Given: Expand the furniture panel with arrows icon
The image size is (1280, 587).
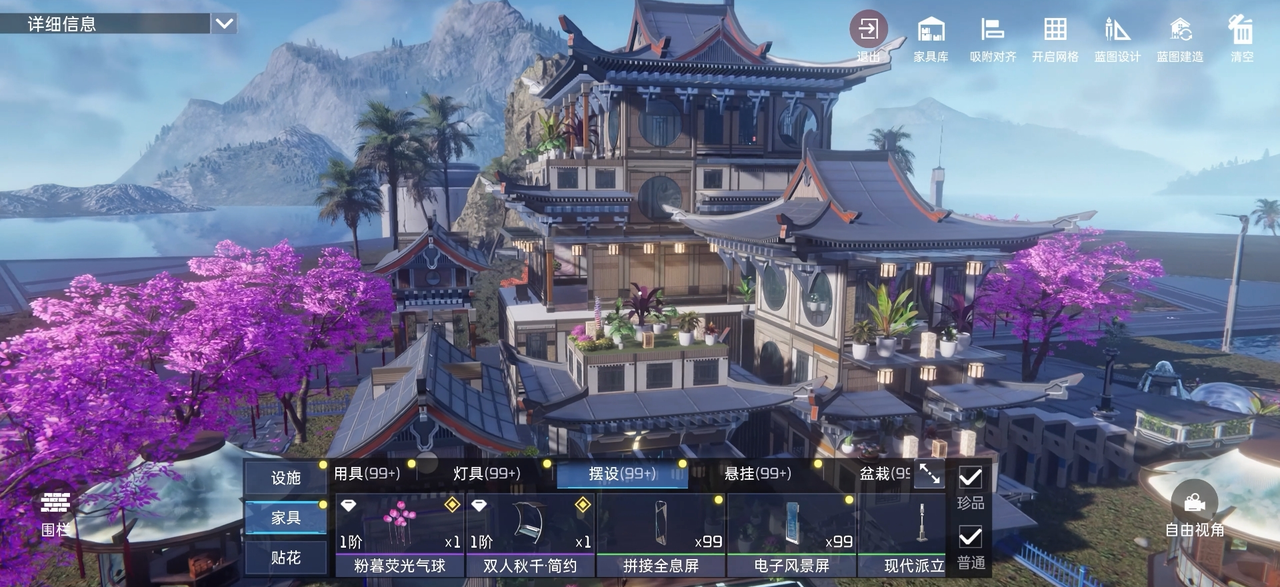Looking at the screenshot, I should [x=929, y=475].
